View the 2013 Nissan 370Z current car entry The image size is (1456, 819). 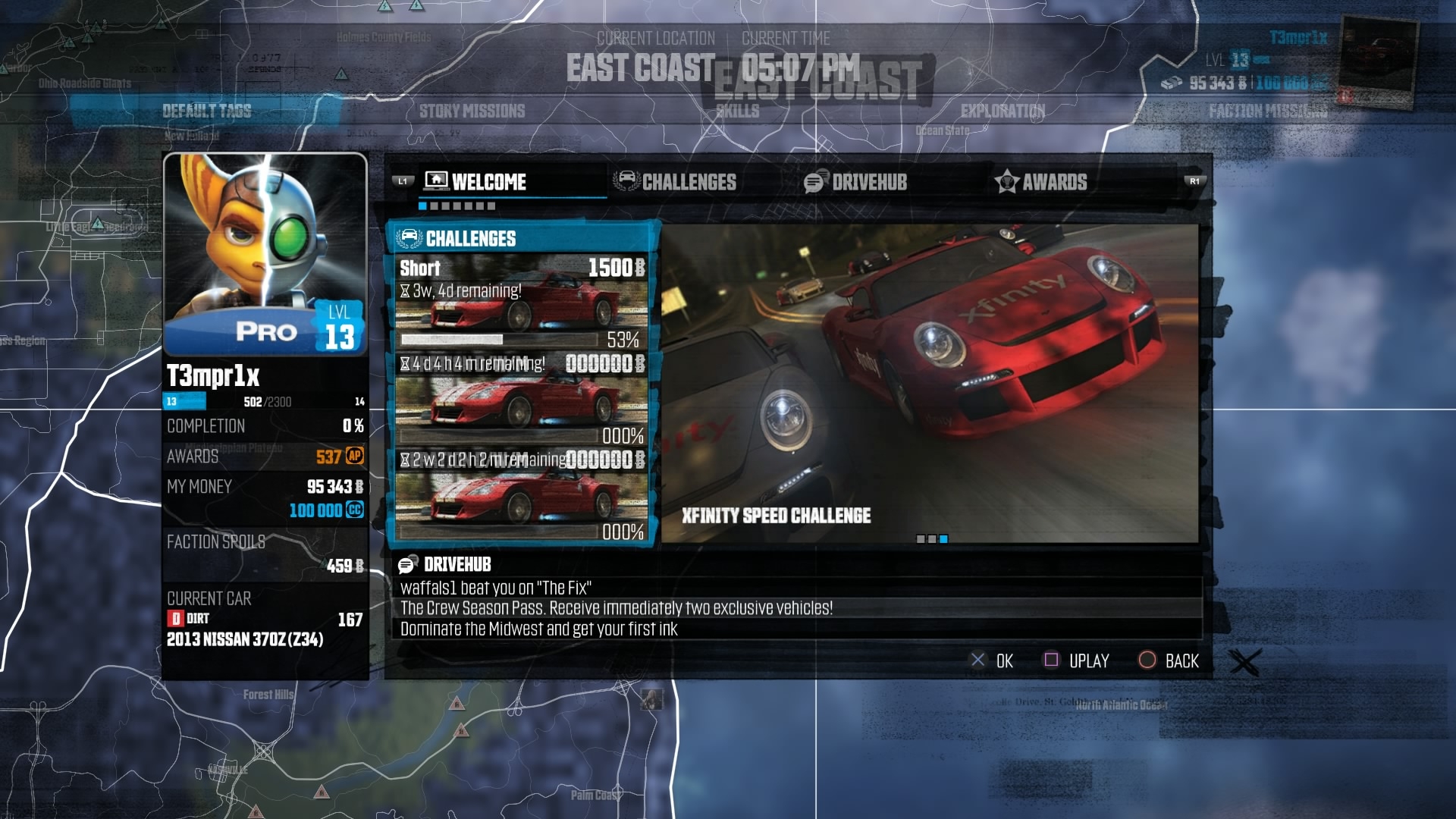(245, 639)
